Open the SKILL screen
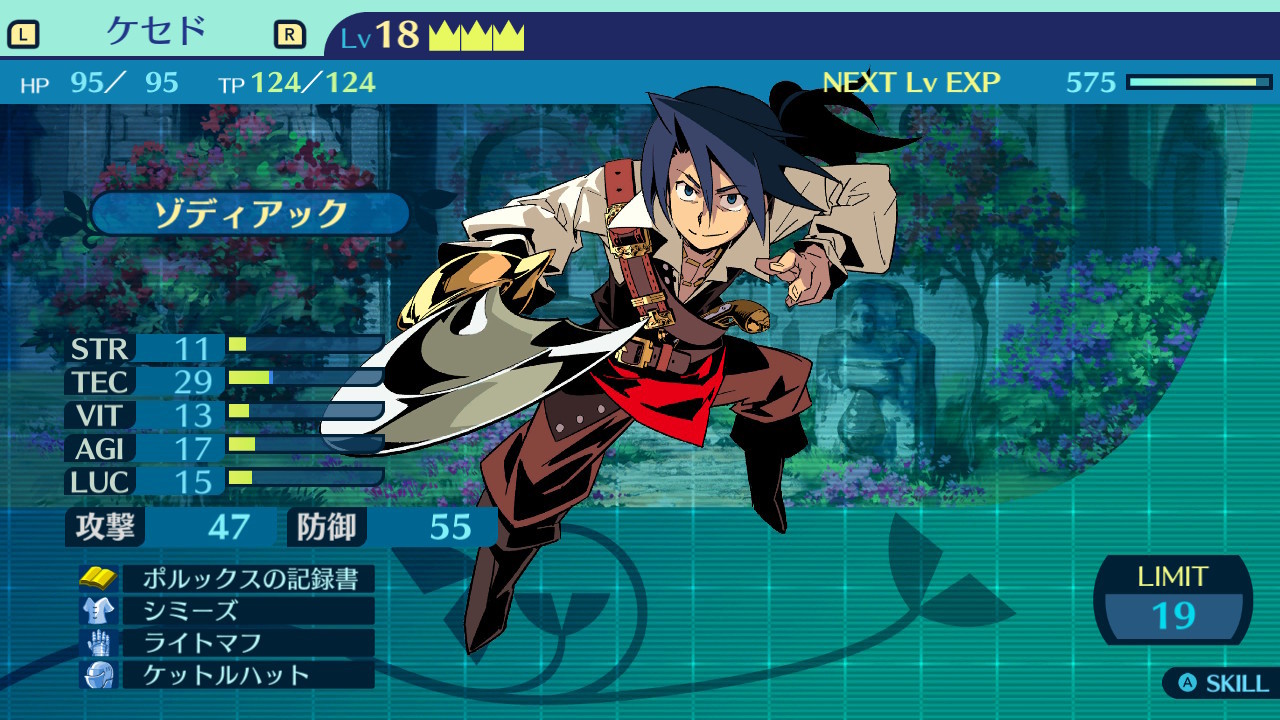Screen dimensions: 1280x720 tap(1224, 684)
